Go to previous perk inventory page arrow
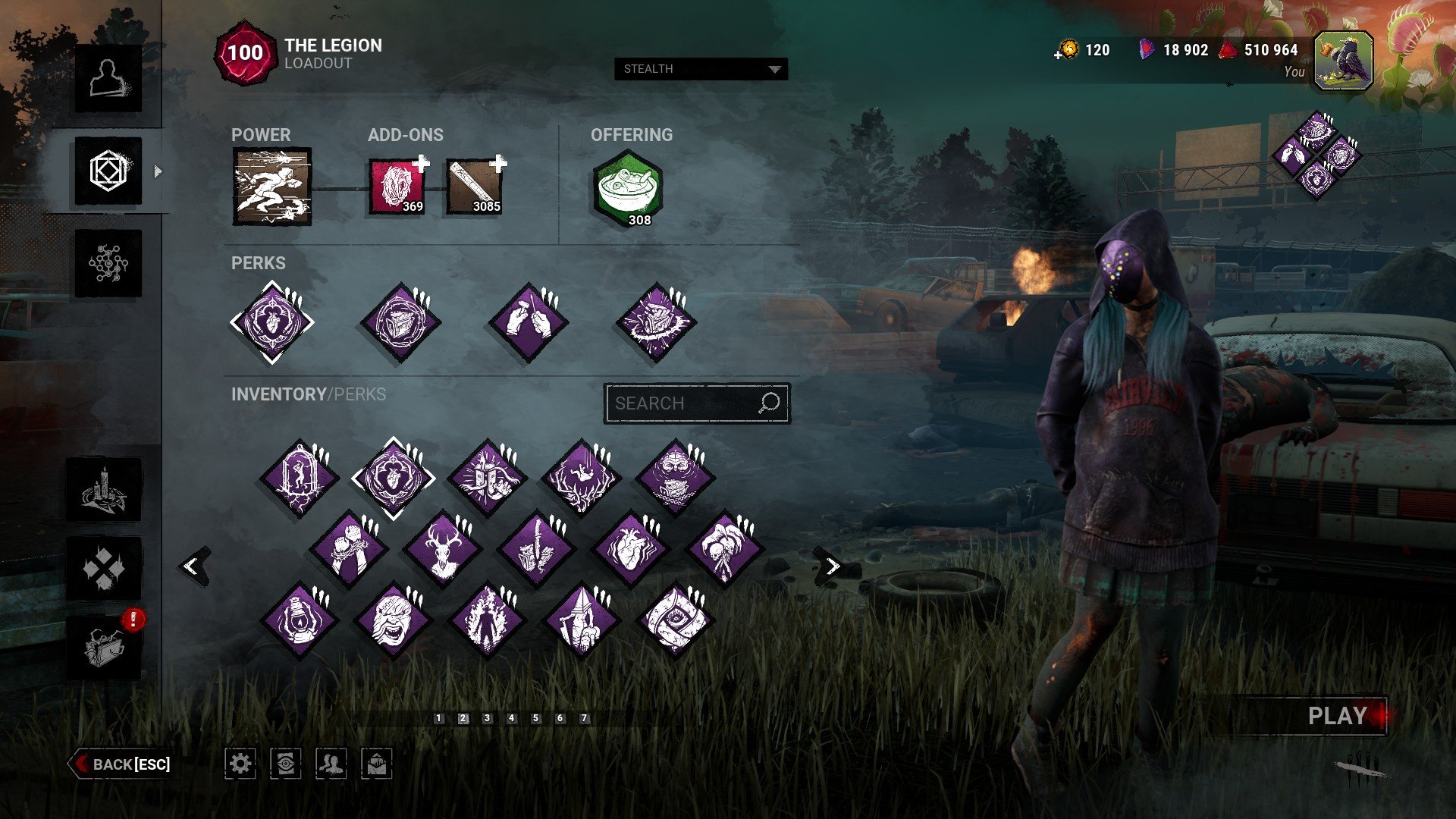Screen dimensions: 1456x819 (x=193, y=566)
